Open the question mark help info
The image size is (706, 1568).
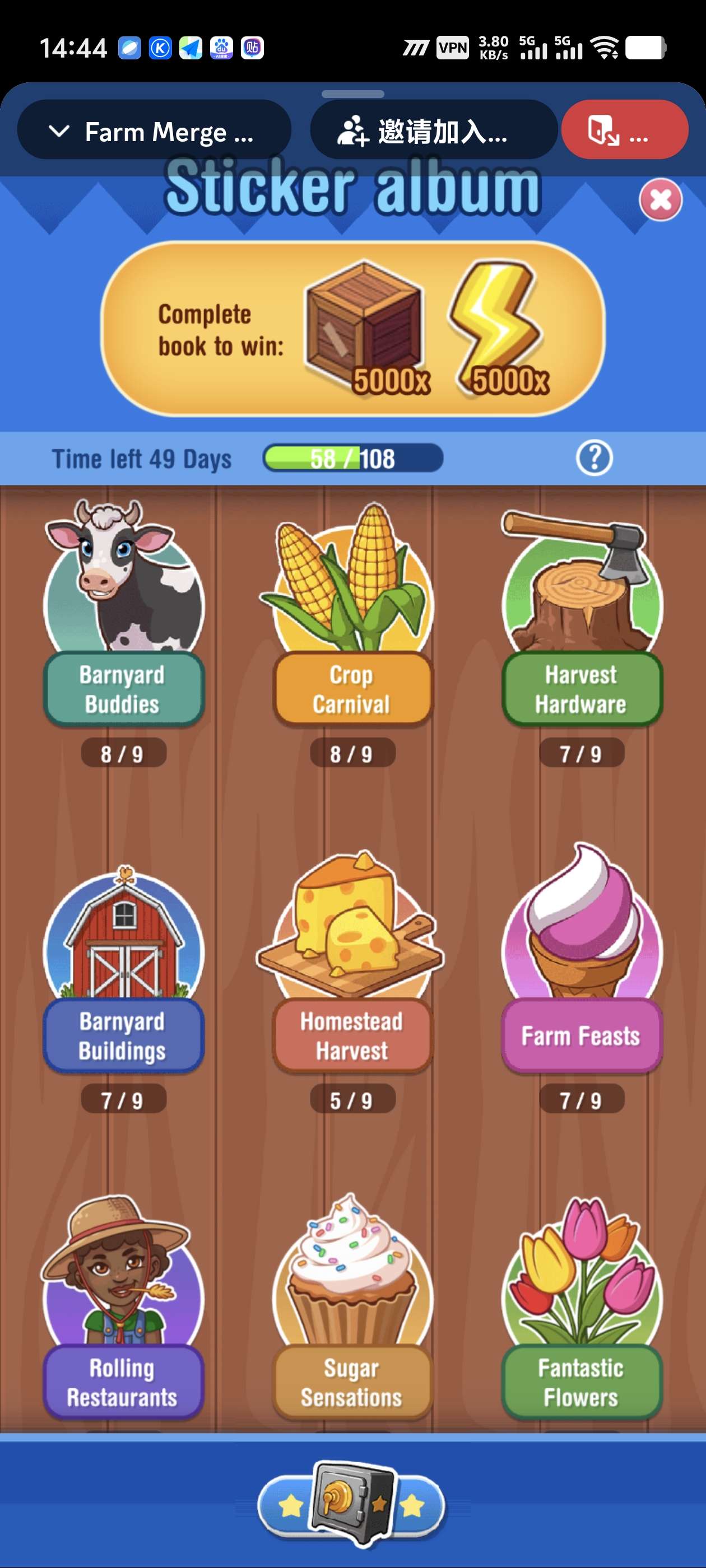[594, 458]
